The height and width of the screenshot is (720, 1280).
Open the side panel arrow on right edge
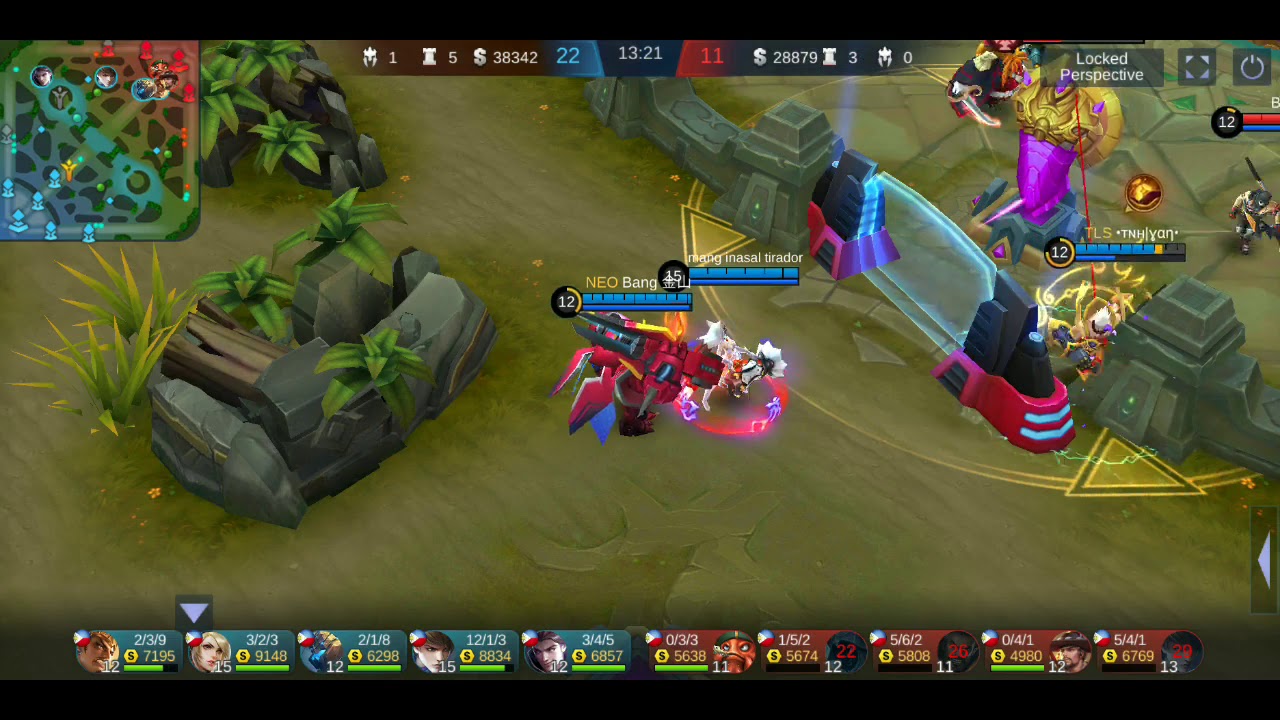pos(1265,560)
